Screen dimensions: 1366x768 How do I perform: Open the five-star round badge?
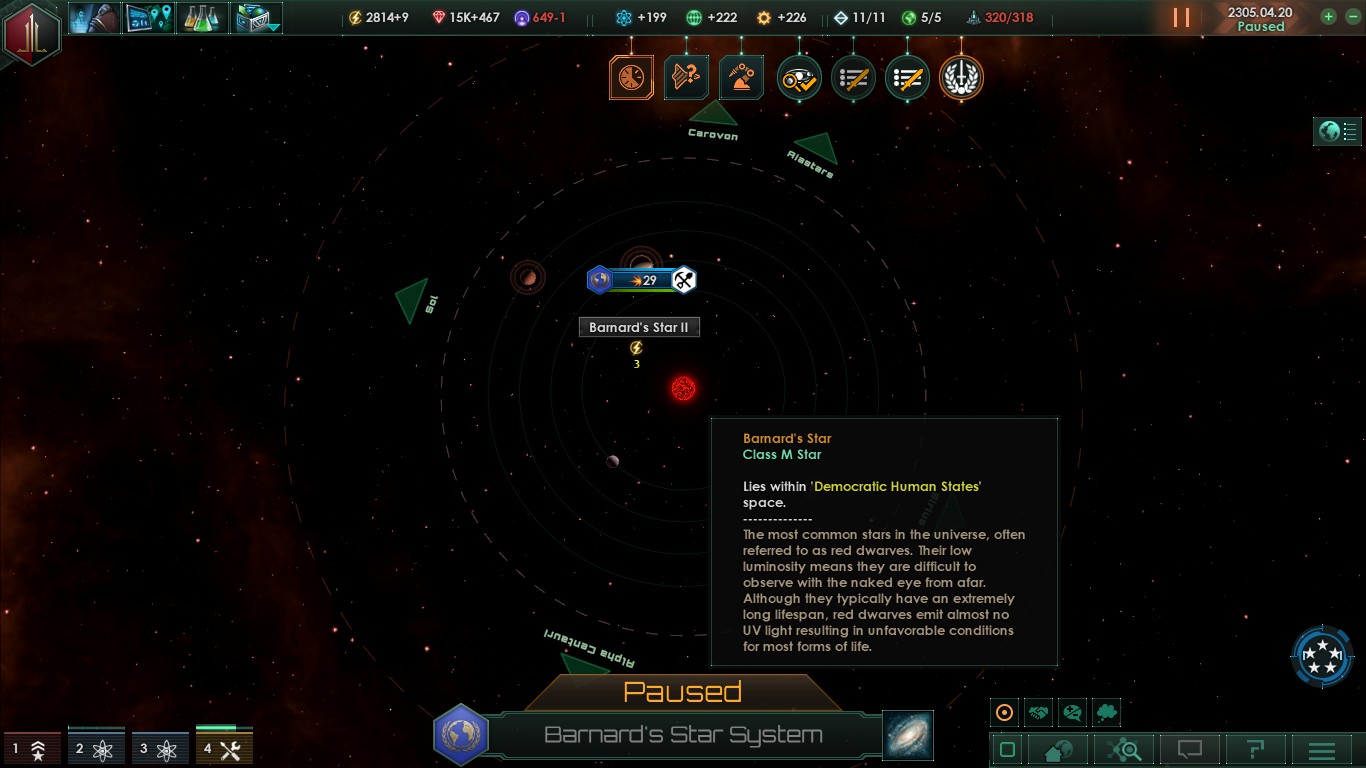click(x=1323, y=656)
